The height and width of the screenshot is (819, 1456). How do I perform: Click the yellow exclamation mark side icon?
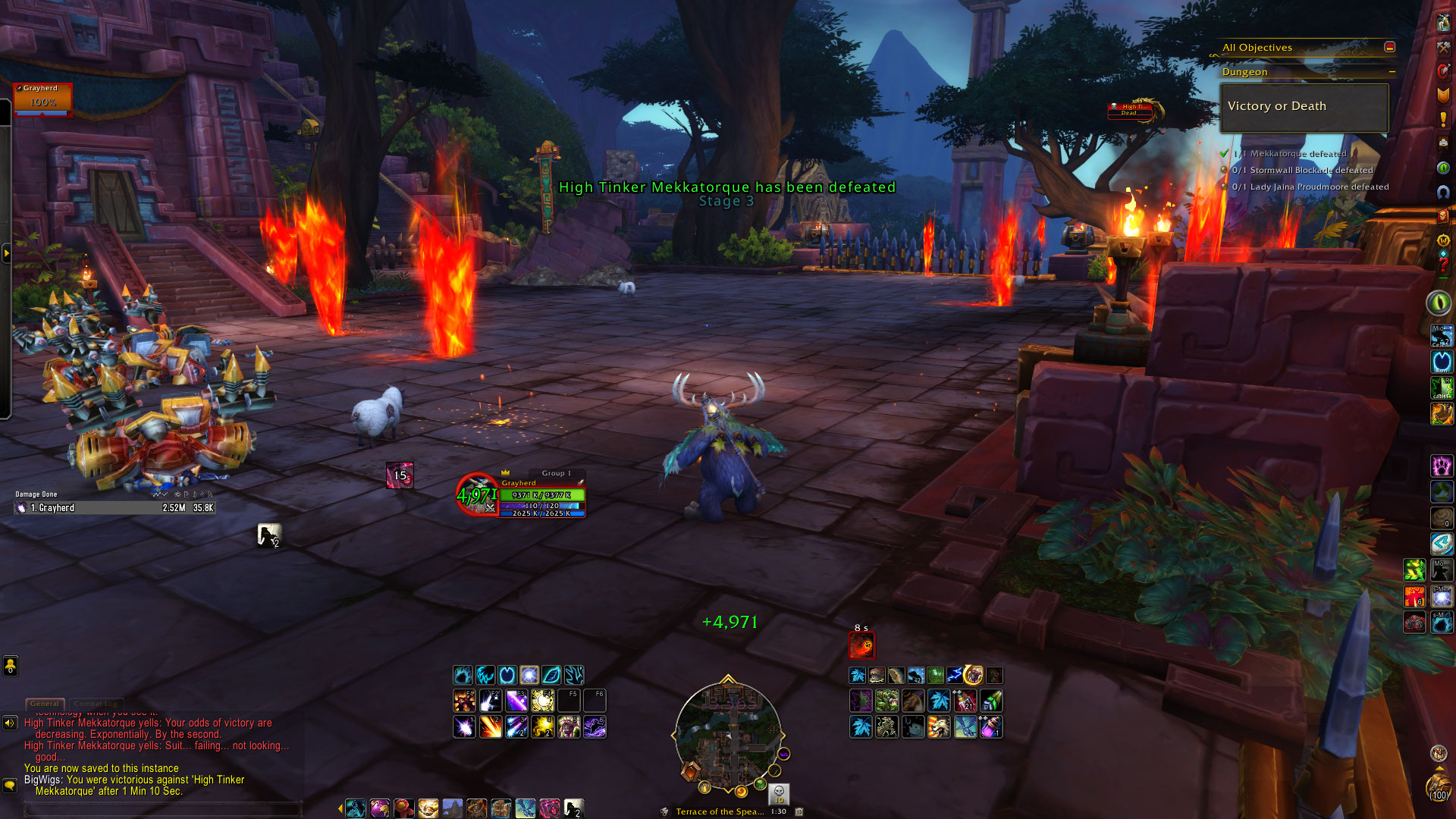point(1443,119)
